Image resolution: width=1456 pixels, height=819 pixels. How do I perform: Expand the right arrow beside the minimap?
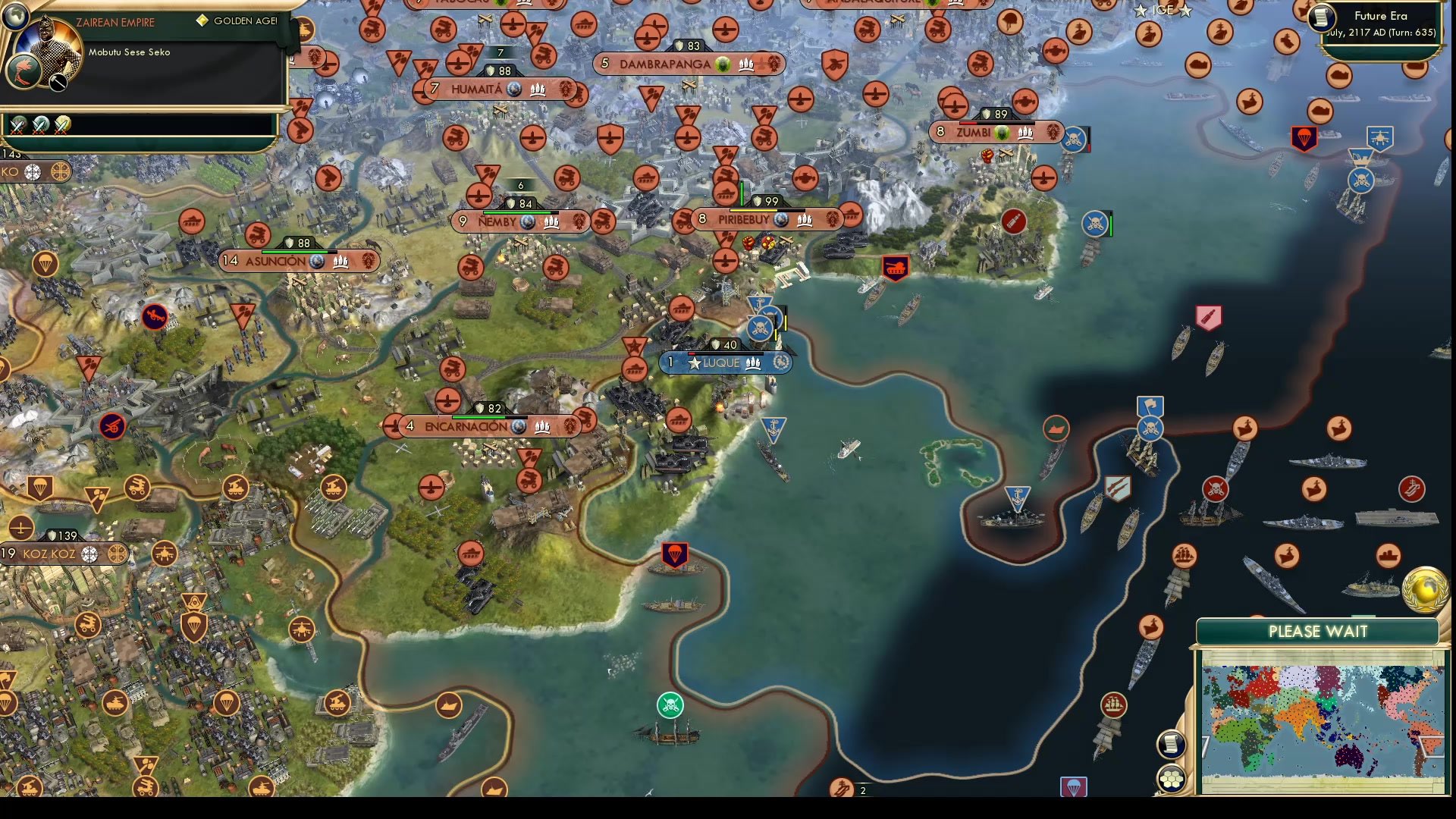1428,745
